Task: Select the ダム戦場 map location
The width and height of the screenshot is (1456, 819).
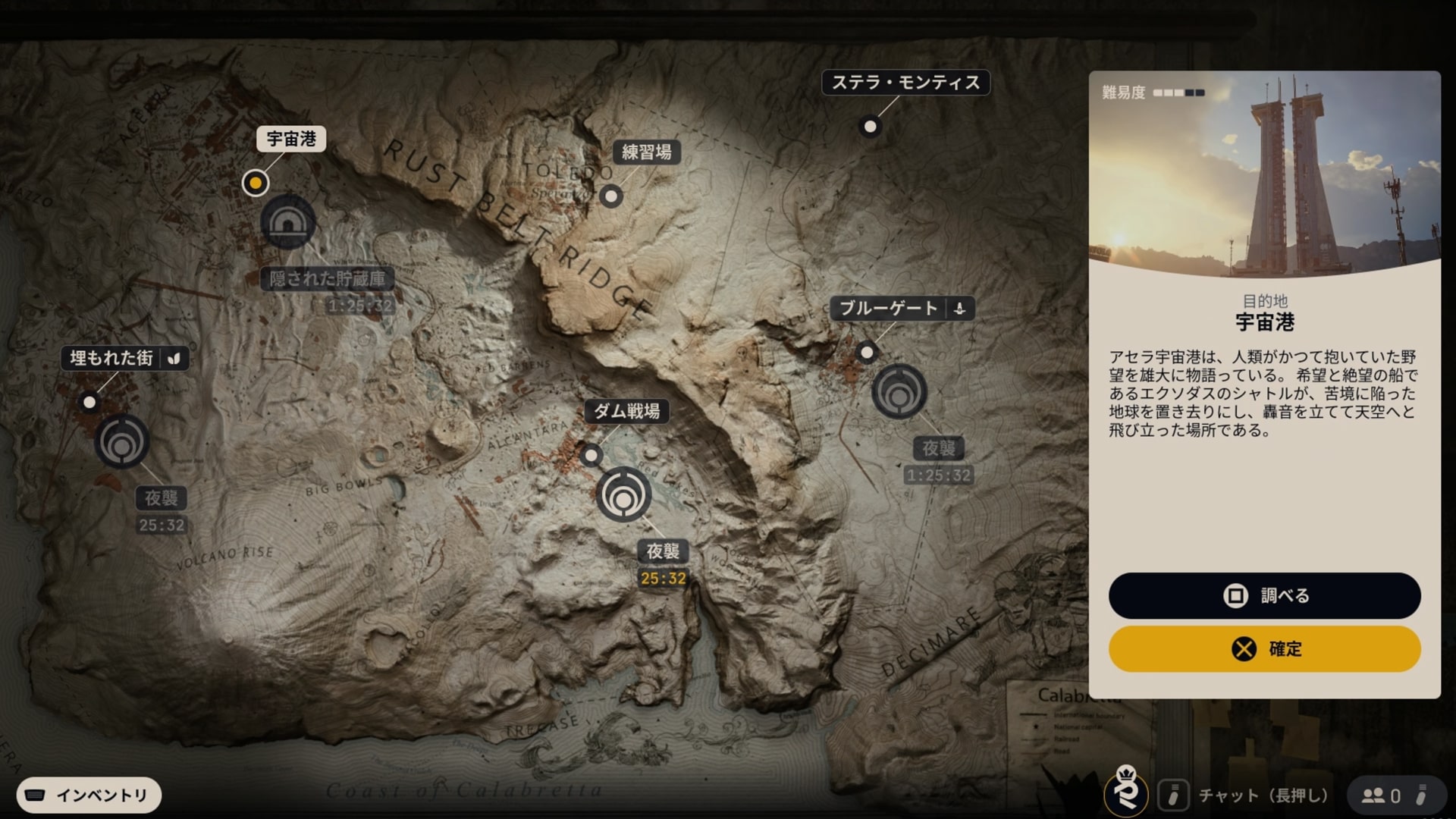Action: click(x=626, y=411)
